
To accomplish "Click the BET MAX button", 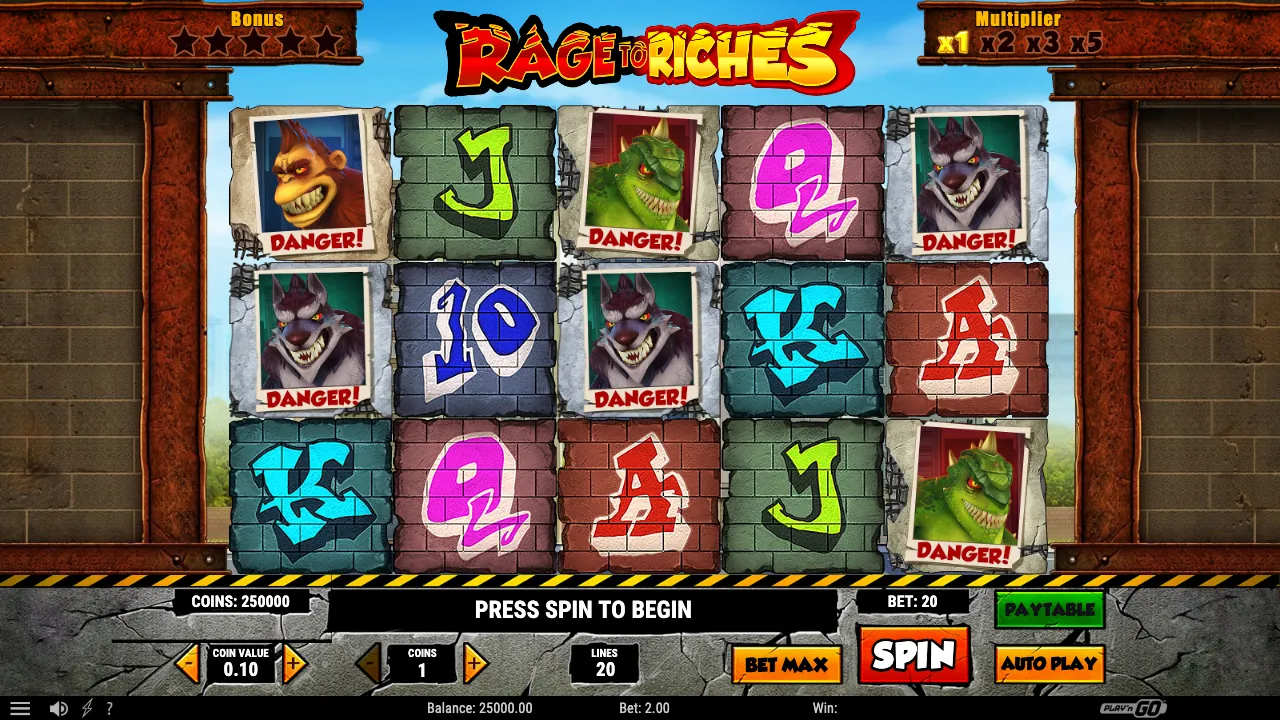I will coord(786,663).
